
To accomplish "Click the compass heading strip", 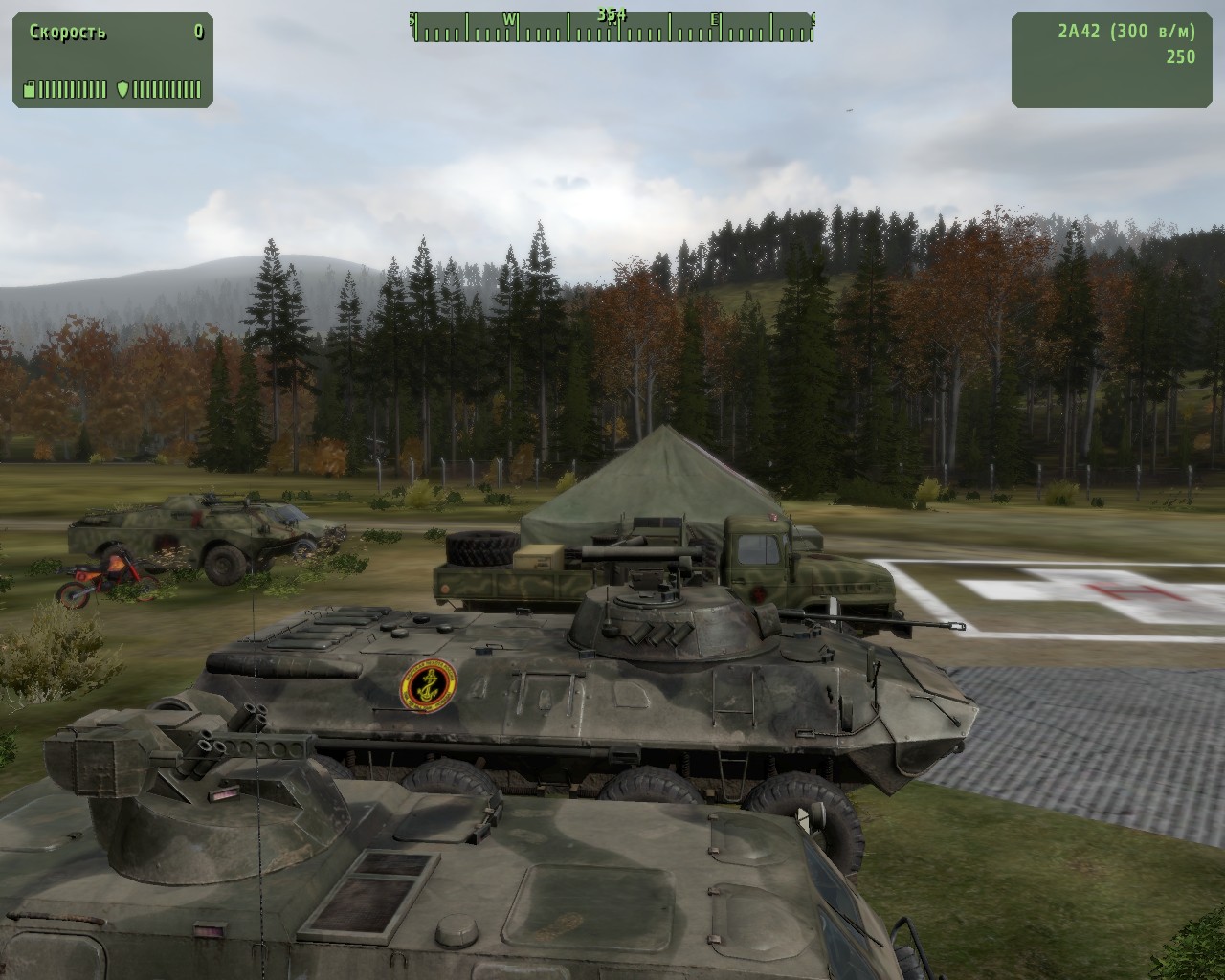I will 612,28.
